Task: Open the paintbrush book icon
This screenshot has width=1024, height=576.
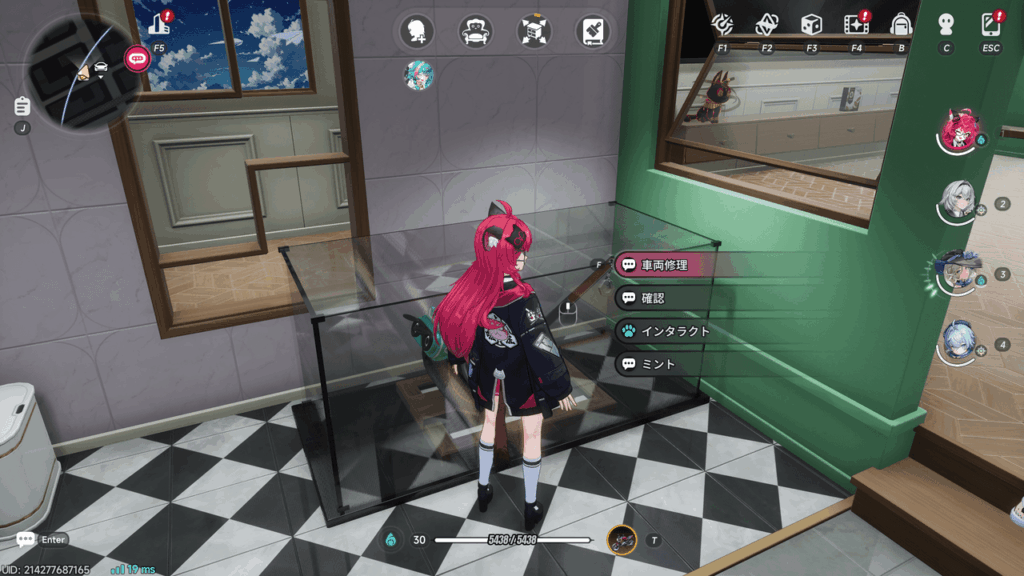Action: tap(594, 31)
